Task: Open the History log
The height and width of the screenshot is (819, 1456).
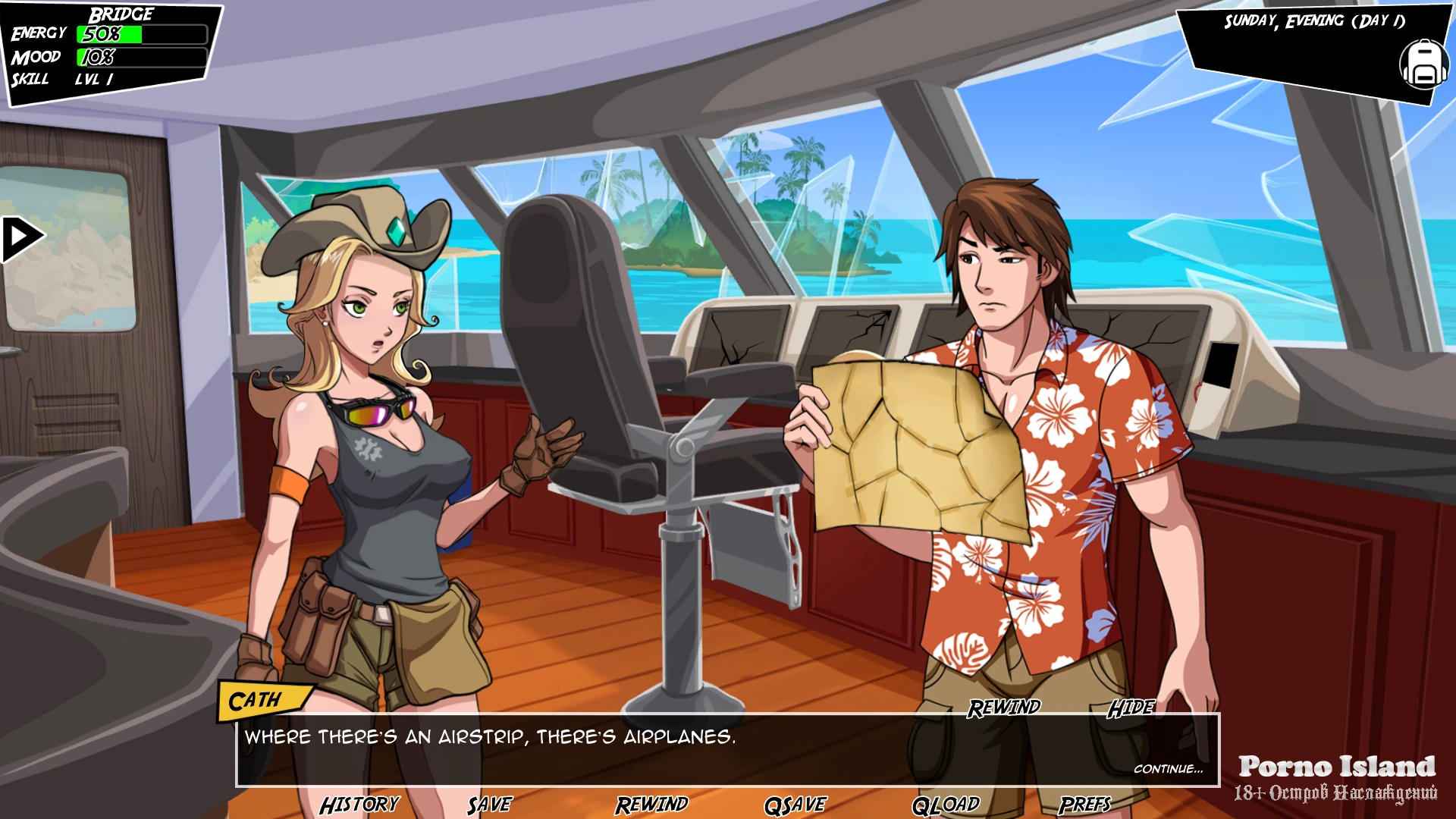Action: coord(359,805)
